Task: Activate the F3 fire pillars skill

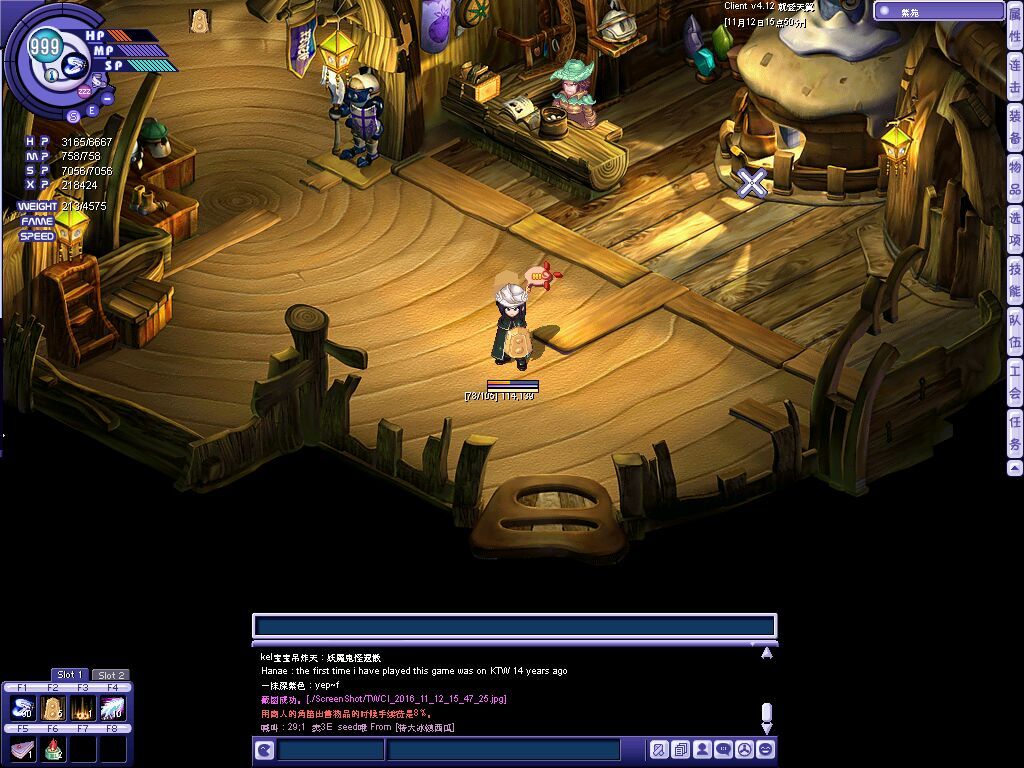Action: tap(82, 709)
